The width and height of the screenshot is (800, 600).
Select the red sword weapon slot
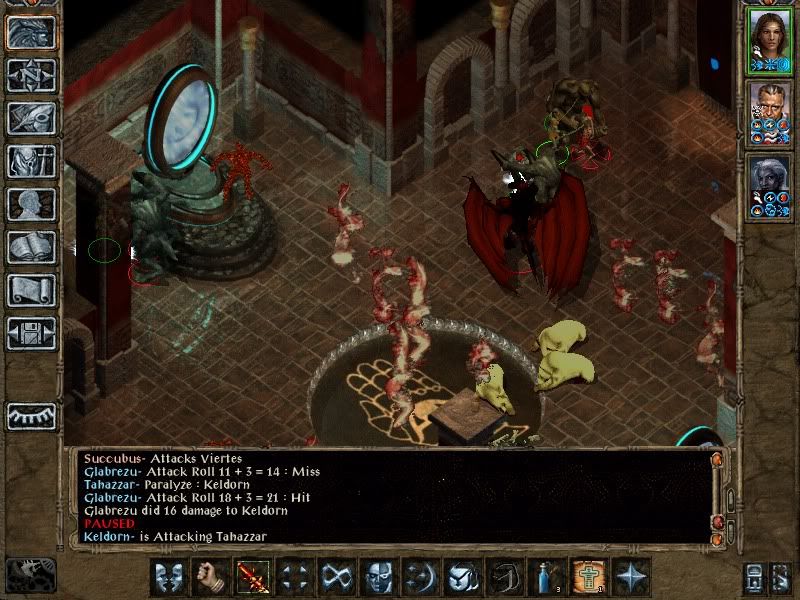click(x=252, y=577)
